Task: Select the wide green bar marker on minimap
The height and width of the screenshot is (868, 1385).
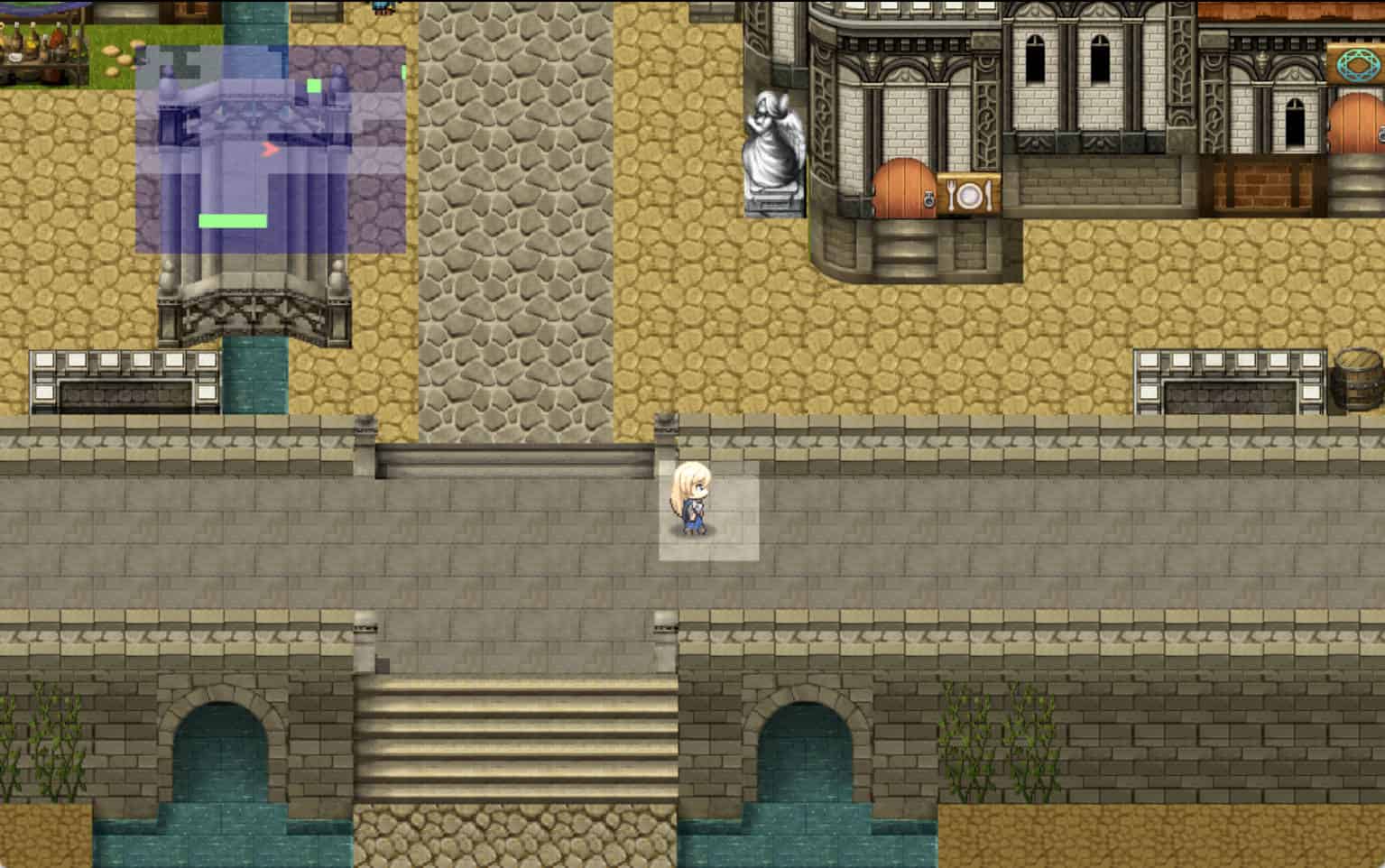Action: tap(233, 221)
